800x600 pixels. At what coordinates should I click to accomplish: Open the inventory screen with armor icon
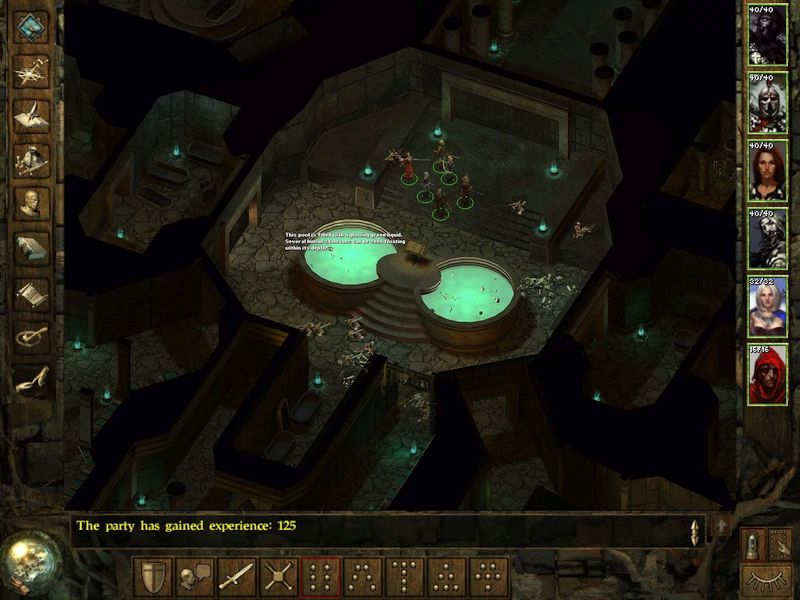point(33,158)
